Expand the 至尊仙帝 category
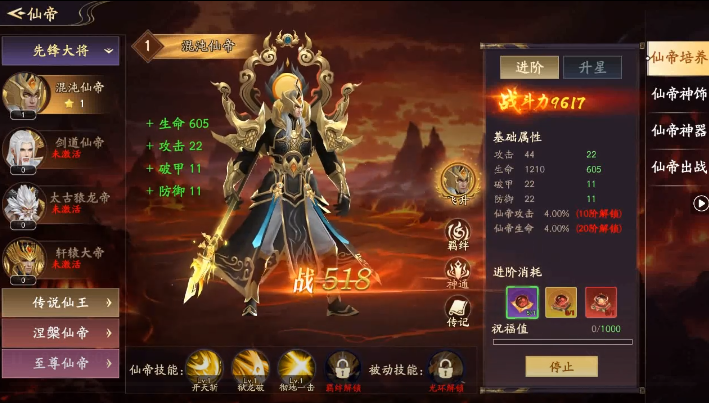Image resolution: width=709 pixels, height=403 pixels. pos(61,362)
